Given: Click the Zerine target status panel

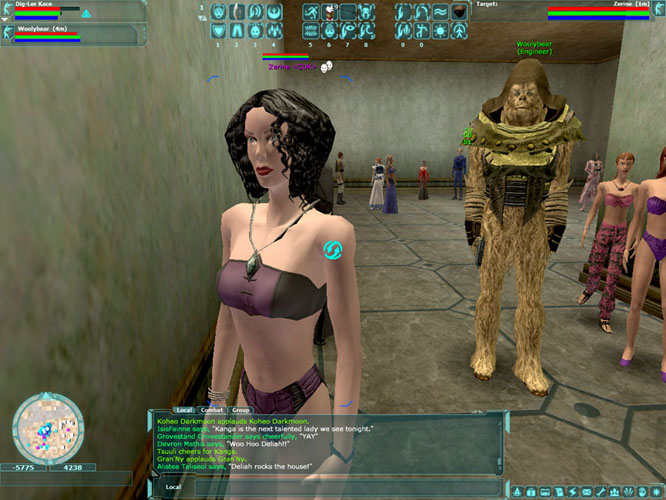Looking at the screenshot, I should pos(598,11).
